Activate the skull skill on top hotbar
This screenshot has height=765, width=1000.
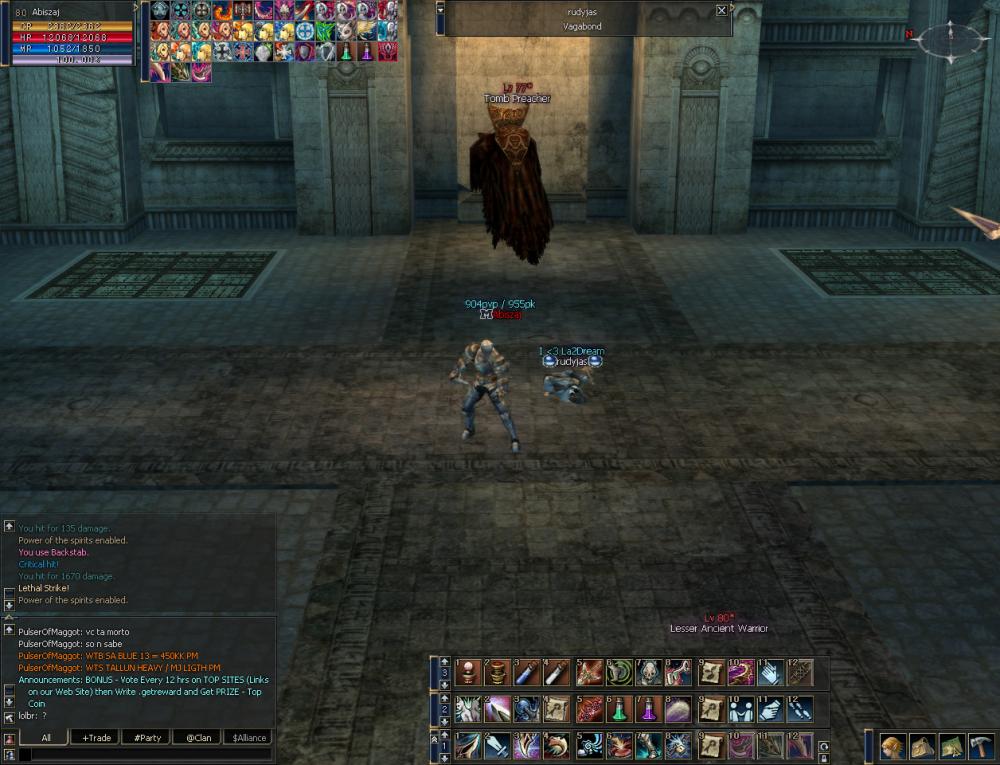pyautogui.click(x=648, y=673)
